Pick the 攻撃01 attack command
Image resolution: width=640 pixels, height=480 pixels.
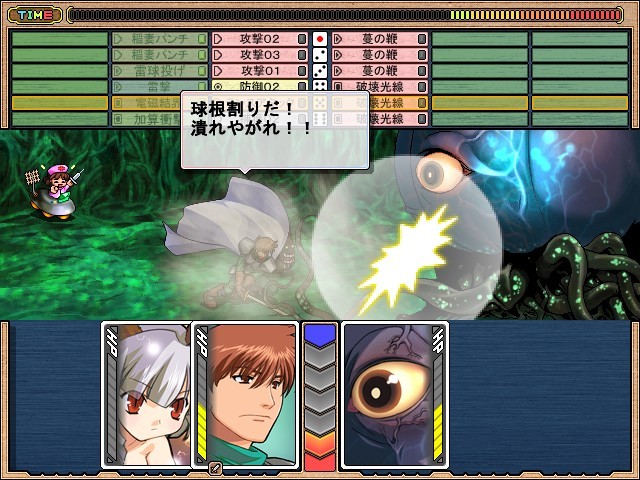click(x=259, y=71)
